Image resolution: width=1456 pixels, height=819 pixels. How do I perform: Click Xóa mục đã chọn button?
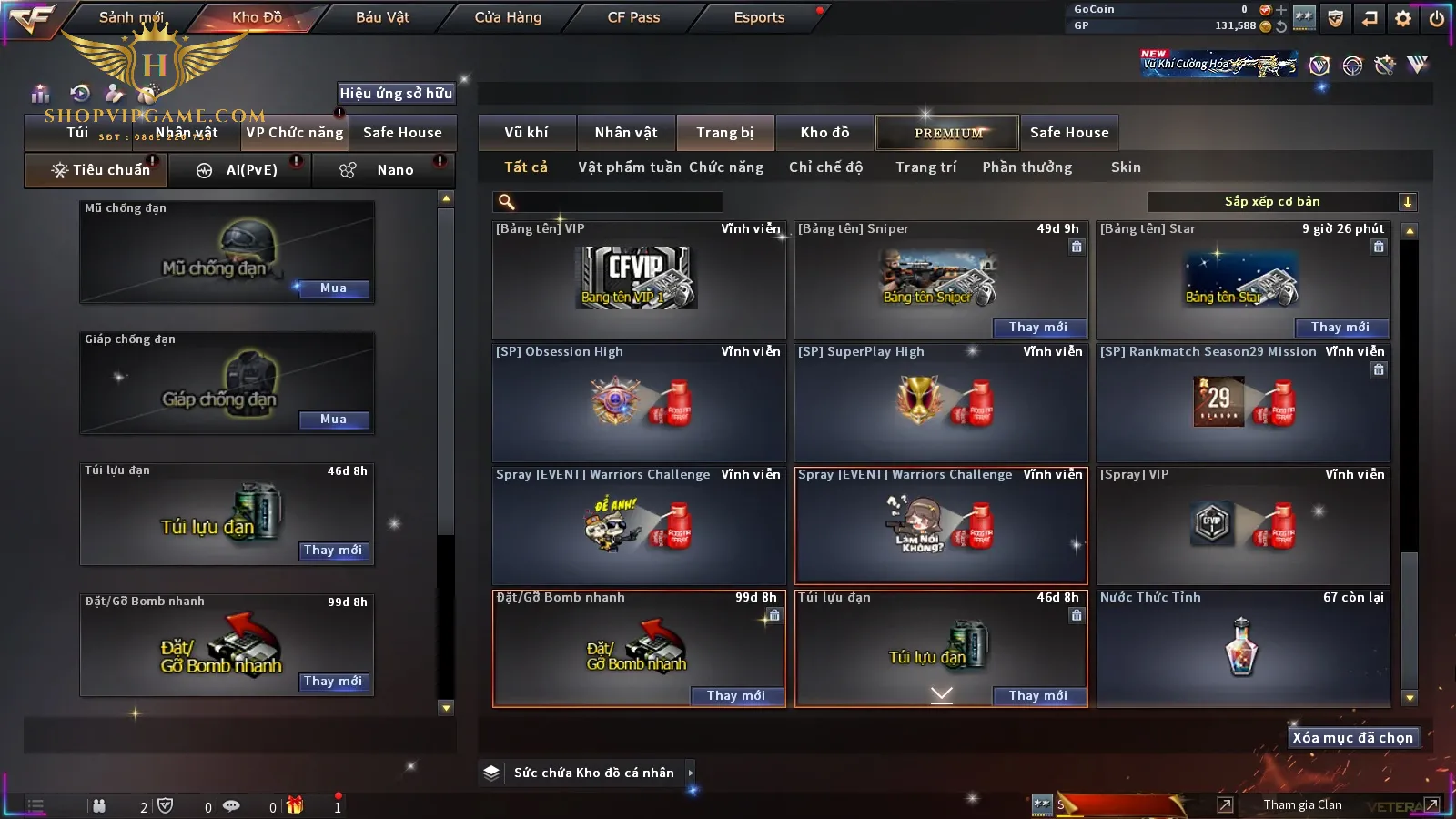point(1352,738)
